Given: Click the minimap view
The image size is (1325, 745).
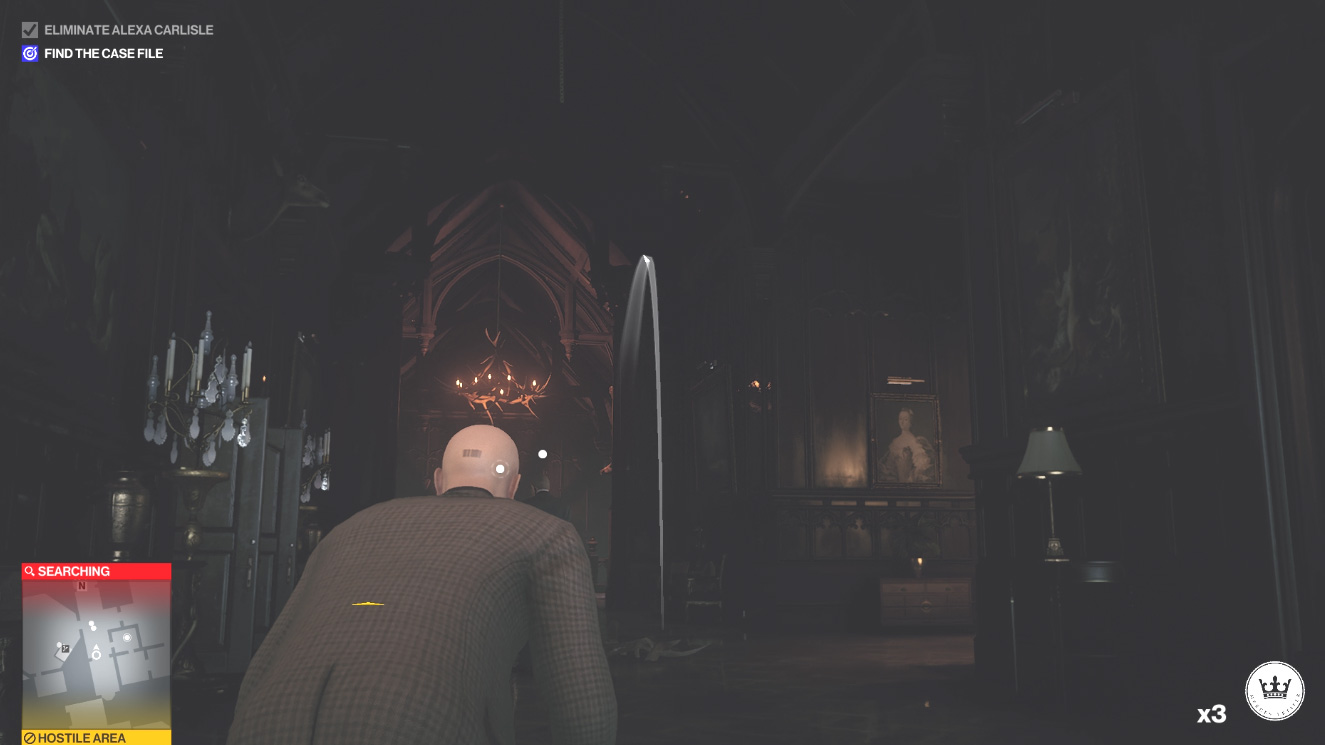Looking at the screenshot, I should (x=95, y=655).
